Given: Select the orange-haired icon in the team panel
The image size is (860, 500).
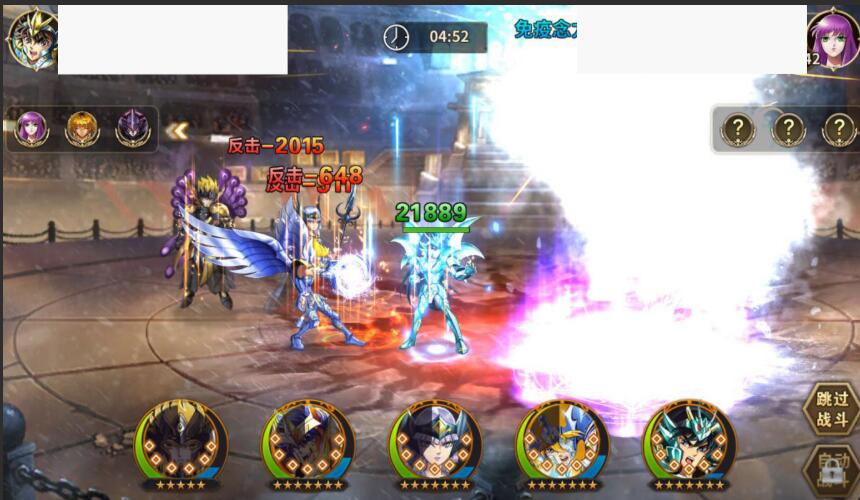Looking at the screenshot, I should [82, 129].
